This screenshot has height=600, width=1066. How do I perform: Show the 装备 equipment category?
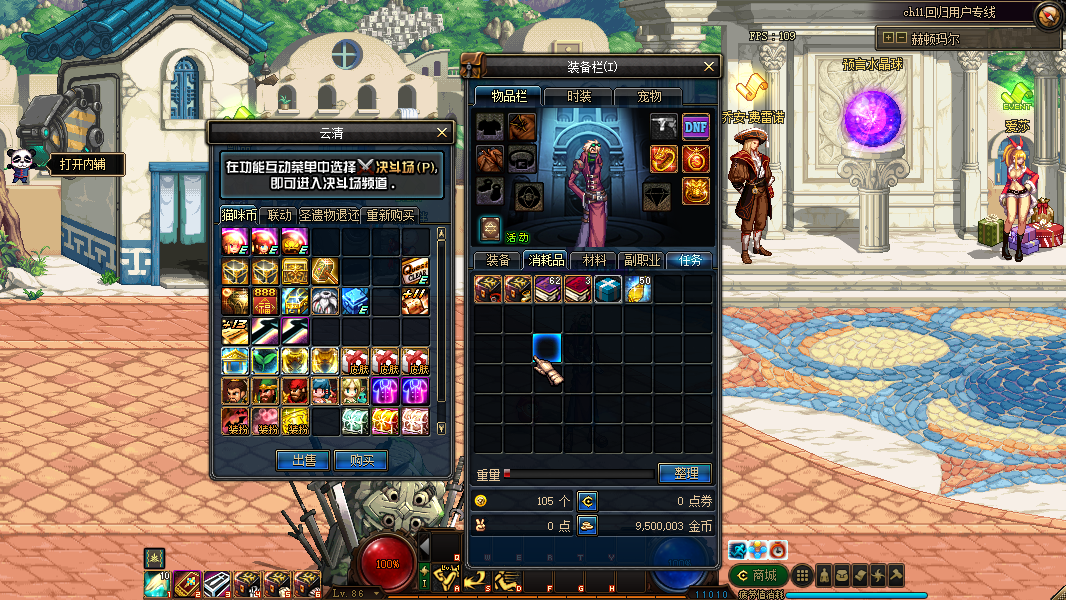click(x=497, y=260)
